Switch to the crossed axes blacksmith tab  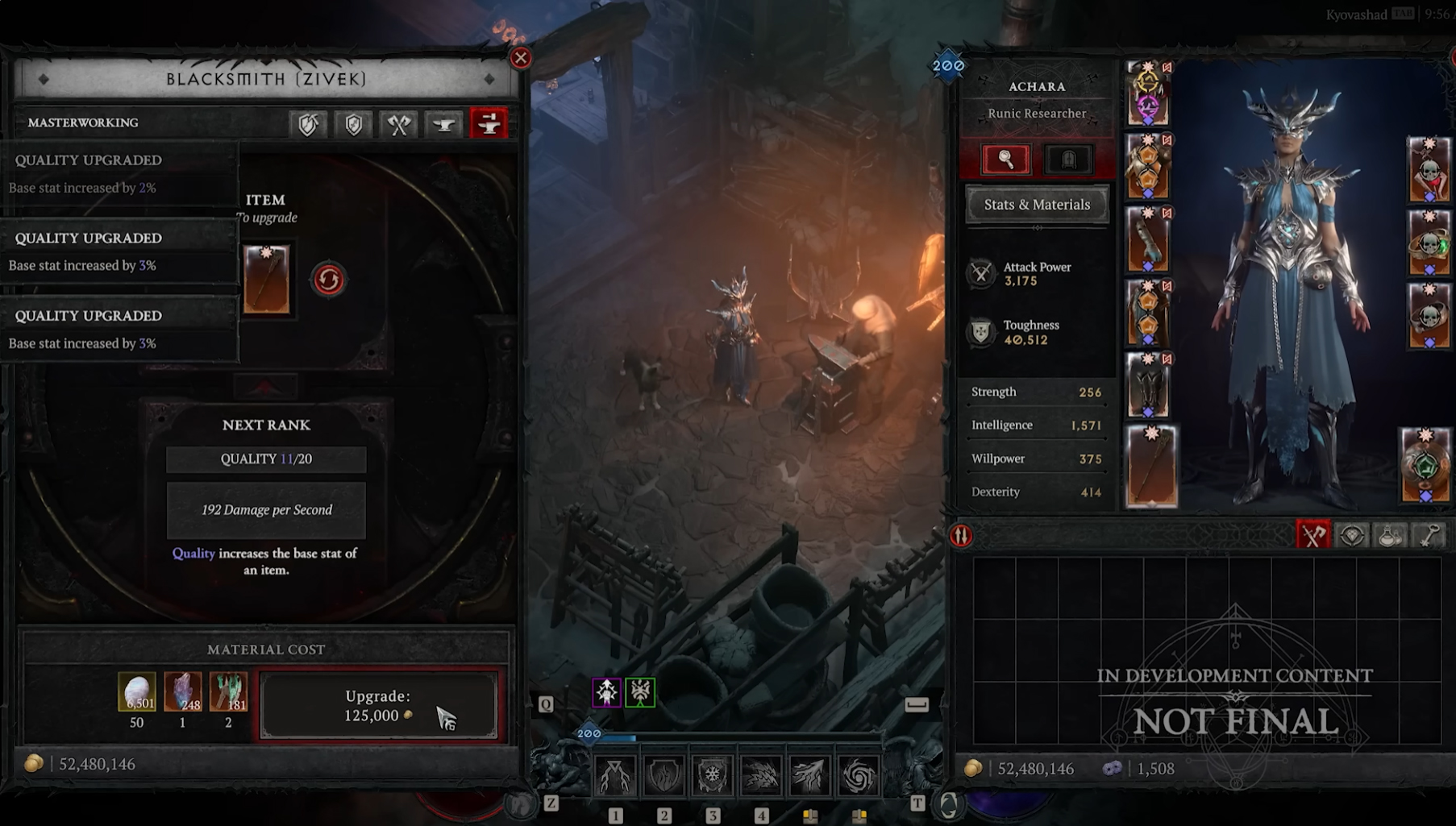pyautogui.click(x=398, y=124)
